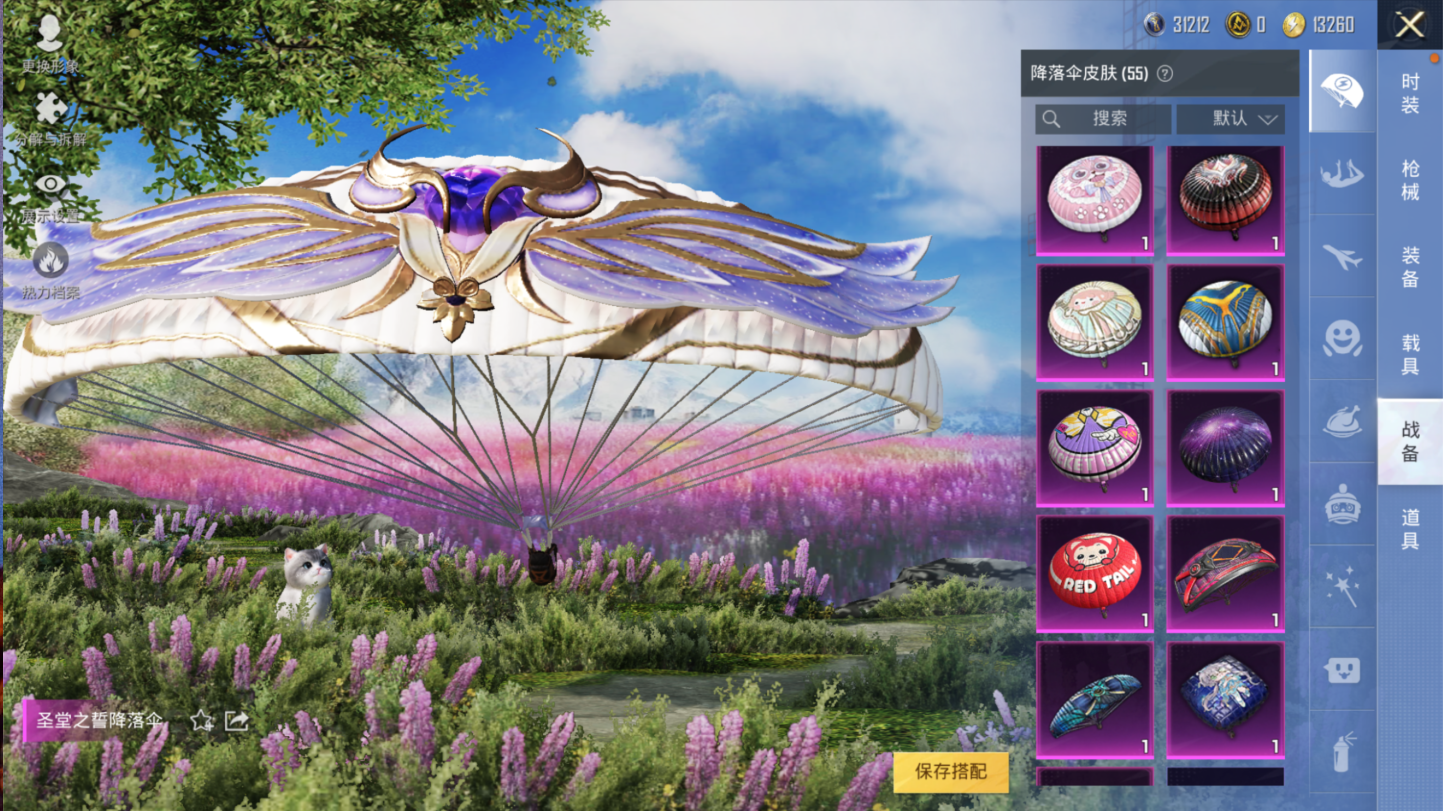The image size is (1443, 811).
Task: Pick the blue and gold parachute skin
Action: click(x=1225, y=322)
